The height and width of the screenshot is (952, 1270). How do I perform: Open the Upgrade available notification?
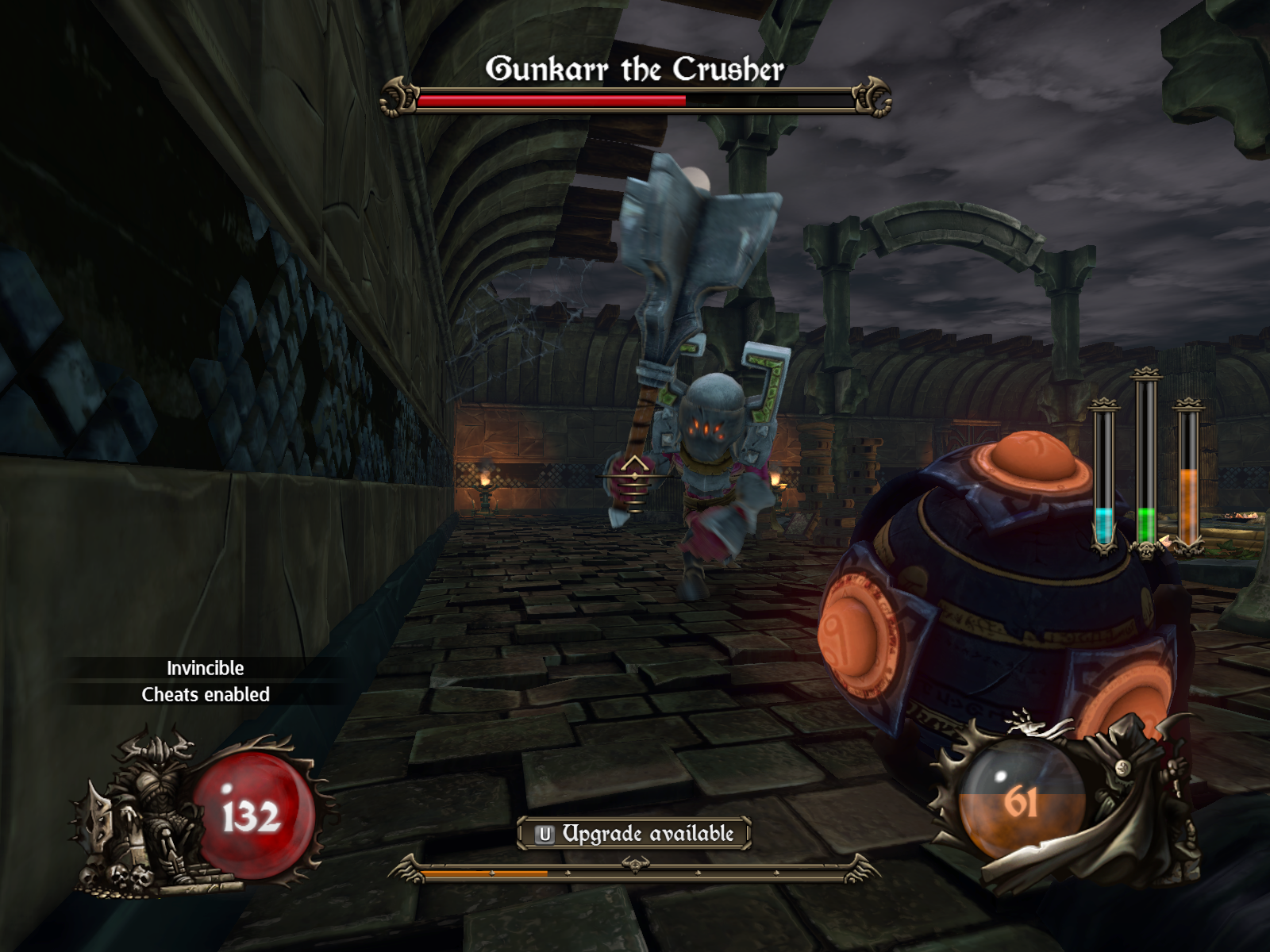635,834
